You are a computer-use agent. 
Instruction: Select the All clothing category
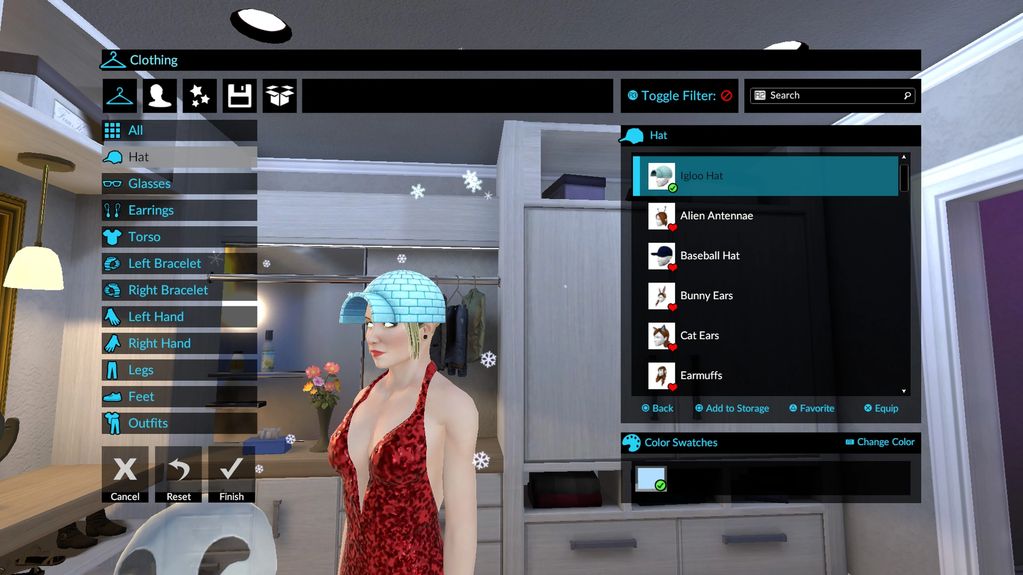point(178,130)
